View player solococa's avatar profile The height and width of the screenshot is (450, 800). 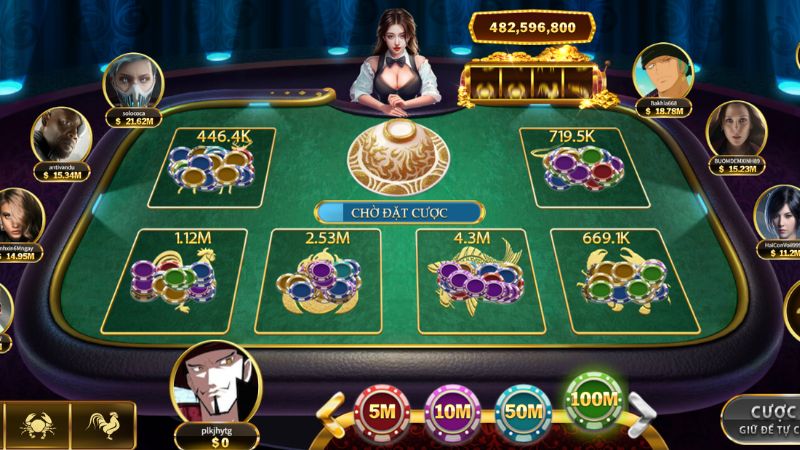click(132, 81)
